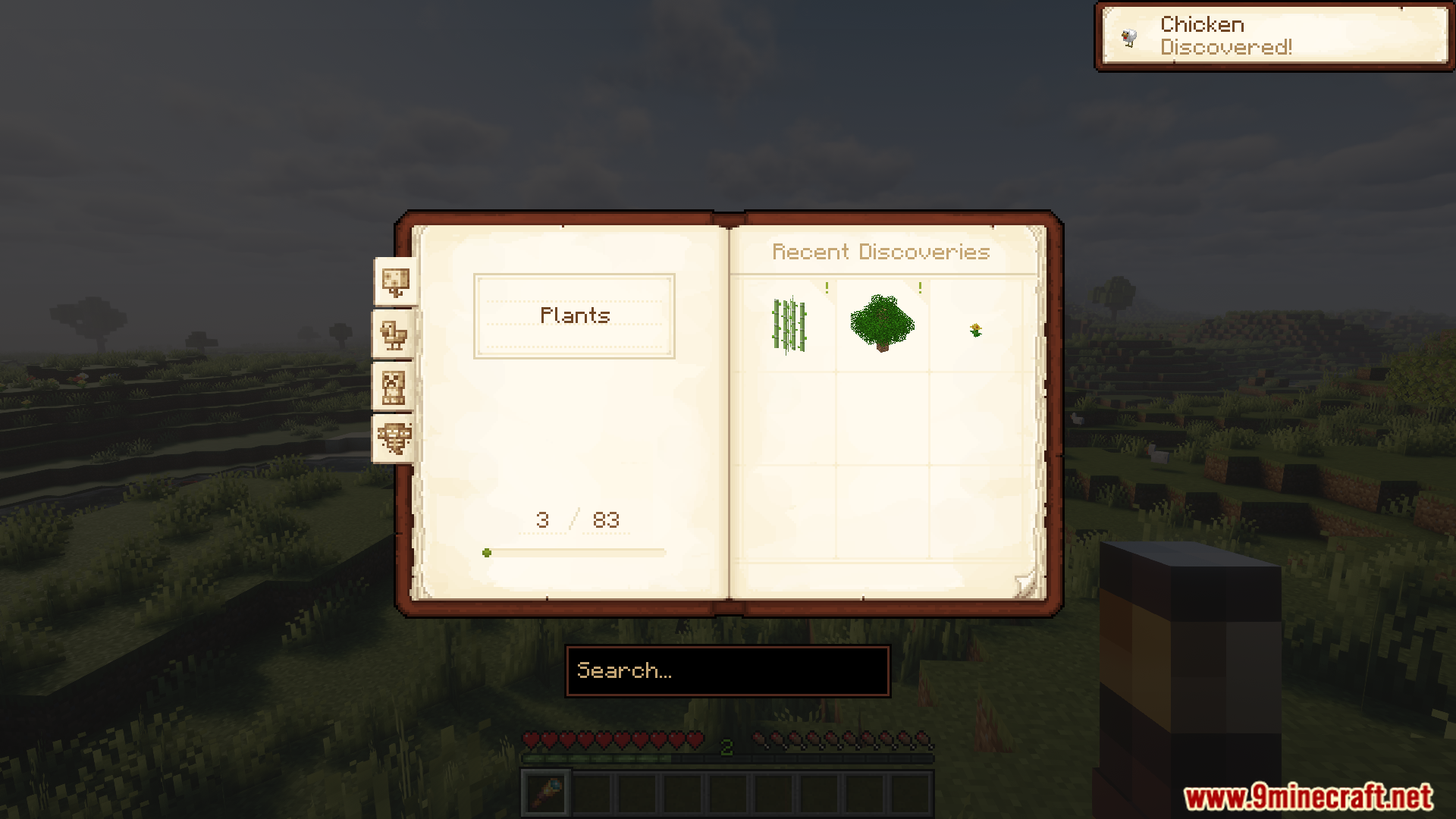Switch to the bee-icon bookmark tab
1456x819 pixels.
pyautogui.click(x=394, y=438)
